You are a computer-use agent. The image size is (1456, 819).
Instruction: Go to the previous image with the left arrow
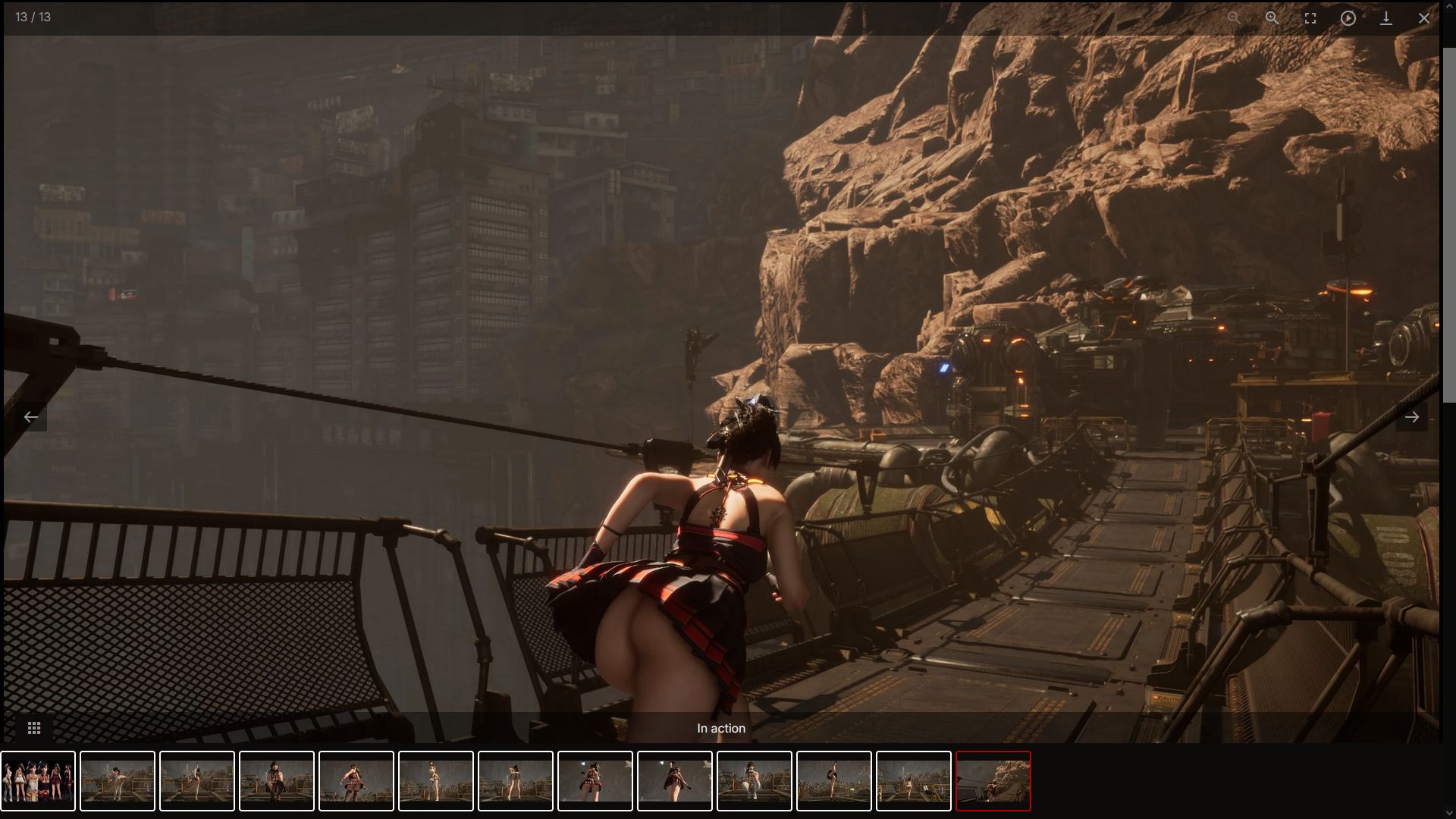31,417
